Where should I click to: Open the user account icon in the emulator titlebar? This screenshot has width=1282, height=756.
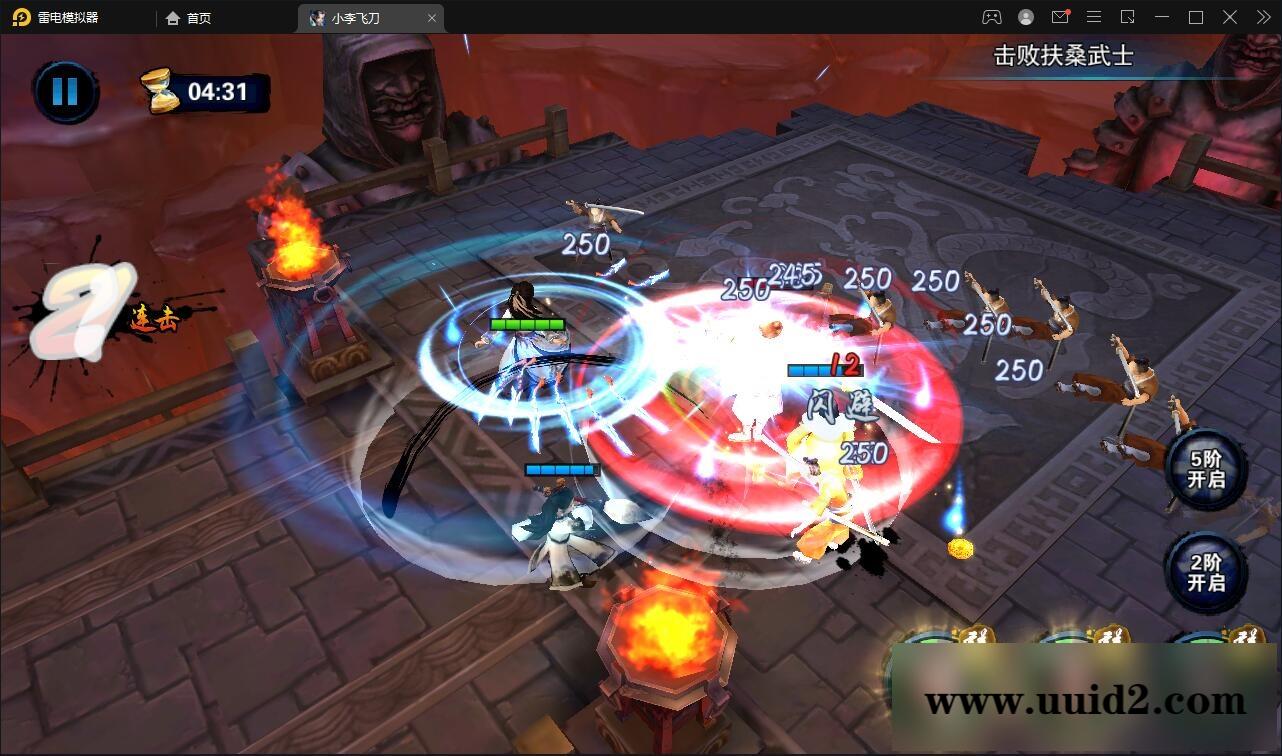pos(1026,17)
